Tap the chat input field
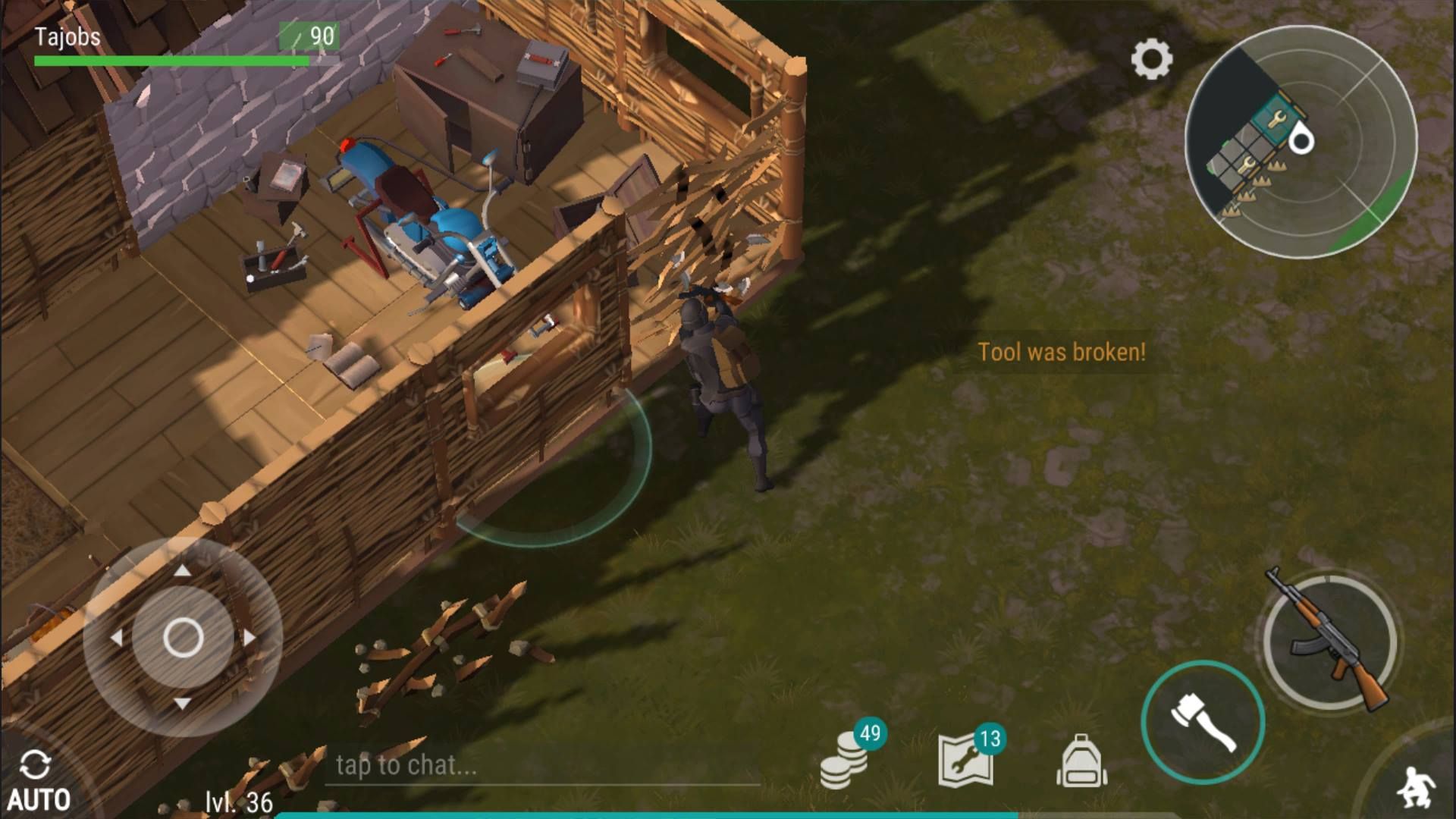This screenshot has height=819, width=1456. click(x=542, y=765)
